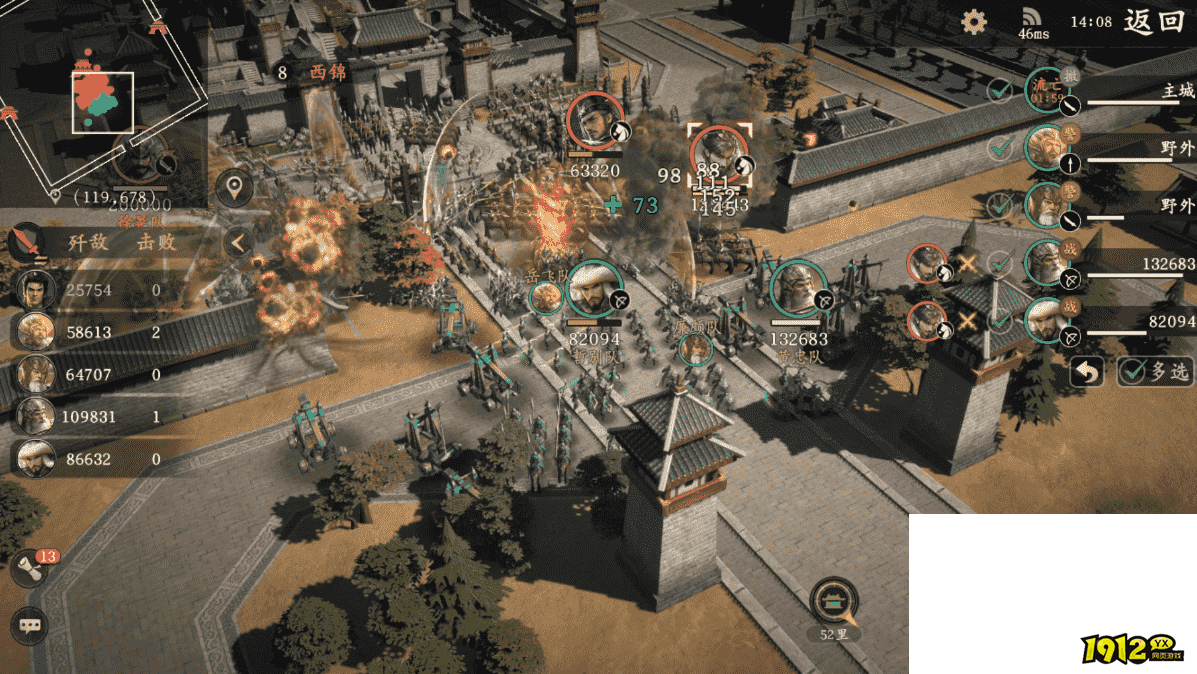
Task: Select the 82094 army unit marker
Action: [x=595, y=289]
